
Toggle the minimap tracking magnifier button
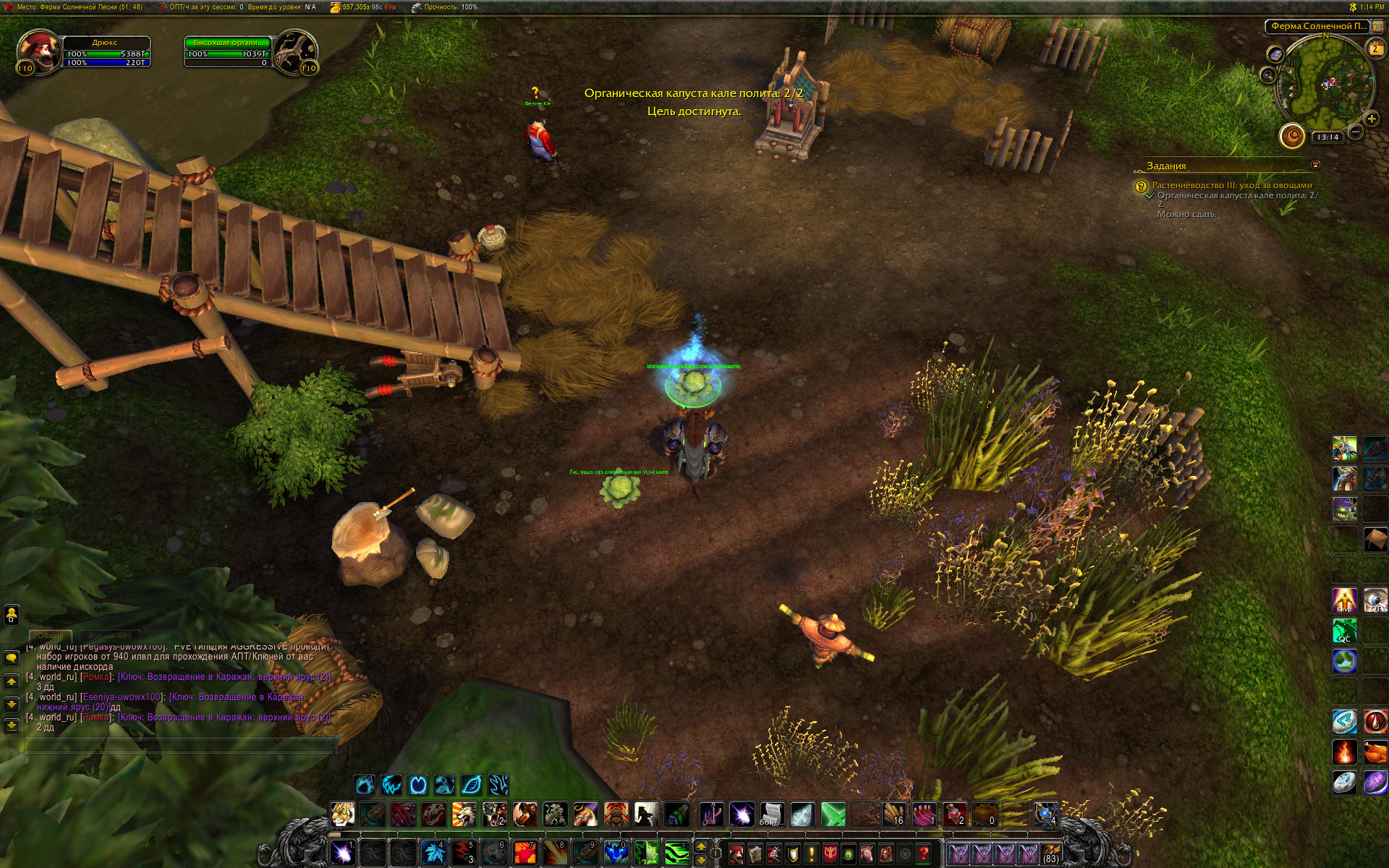1268,74
